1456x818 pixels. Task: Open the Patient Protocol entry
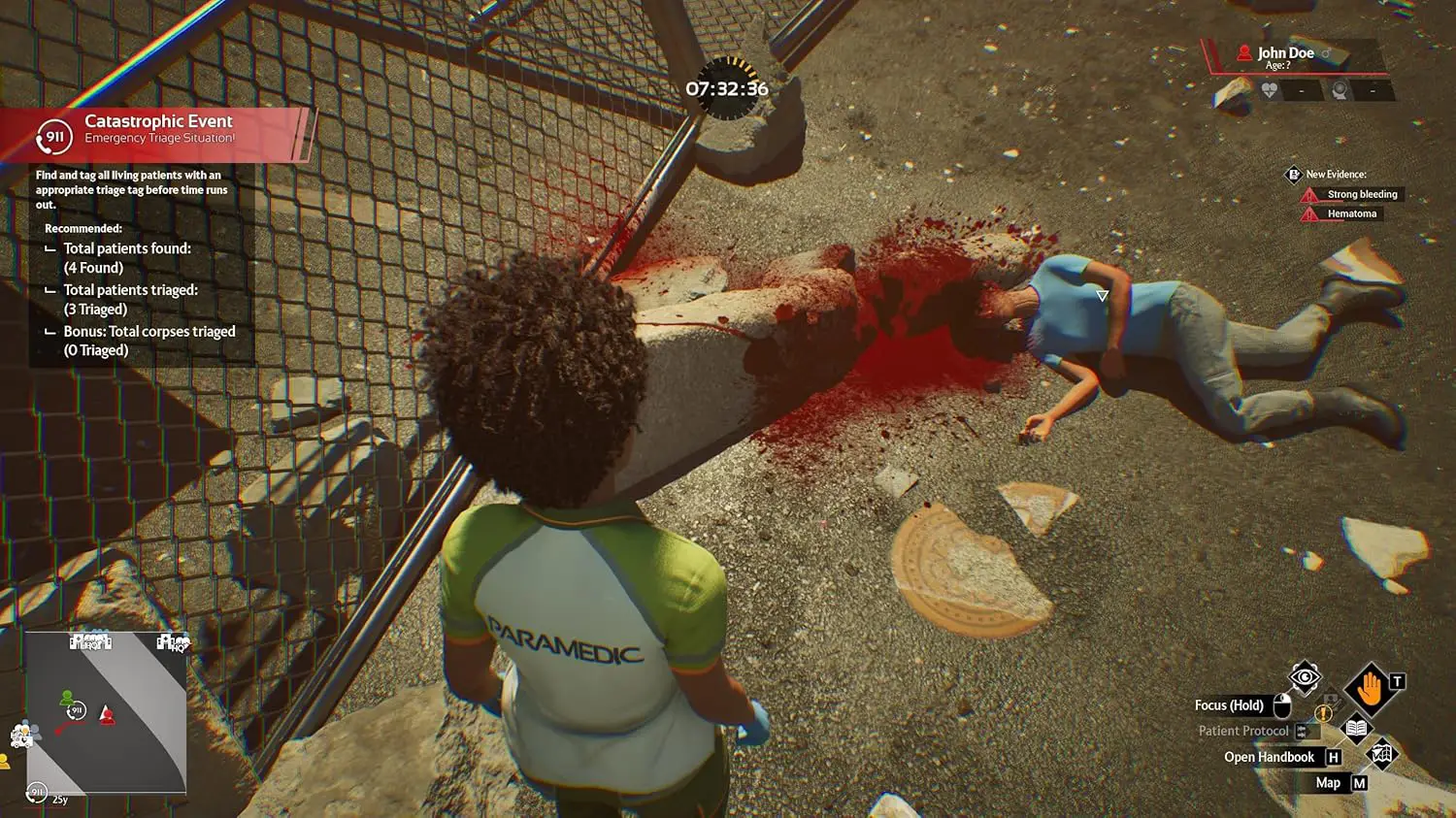click(x=1243, y=731)
